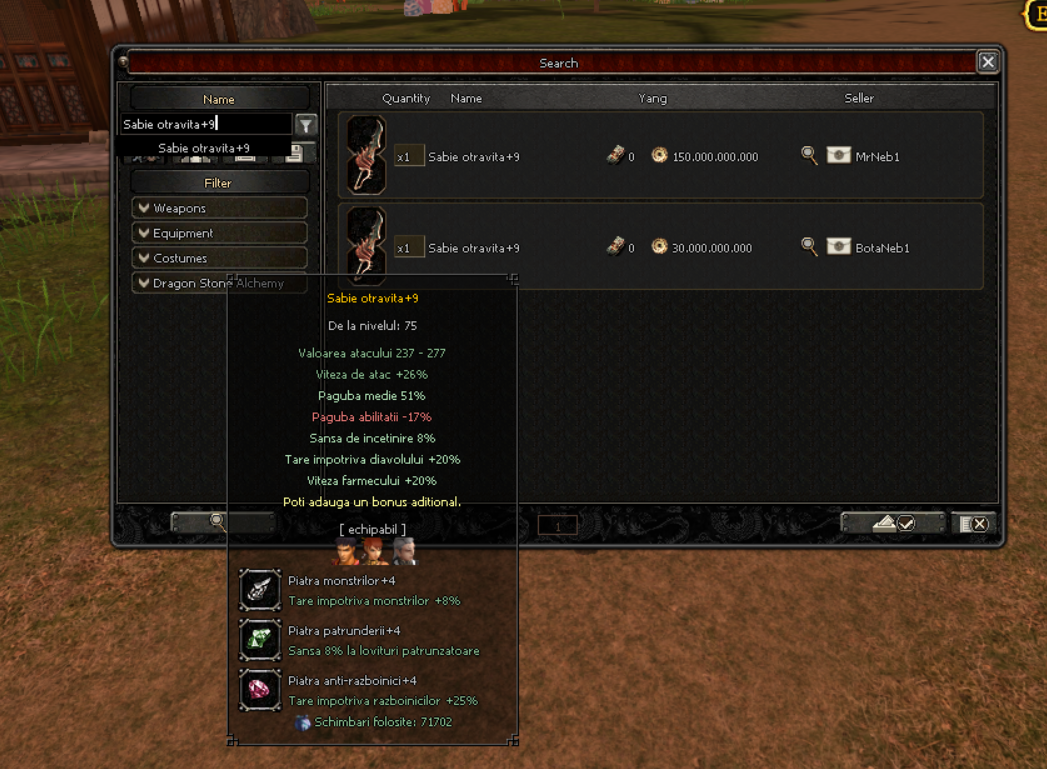The width and height of the screenshot is (1047, 769).
Task: Sort listings by the Yang column
Action: [652, 98]
